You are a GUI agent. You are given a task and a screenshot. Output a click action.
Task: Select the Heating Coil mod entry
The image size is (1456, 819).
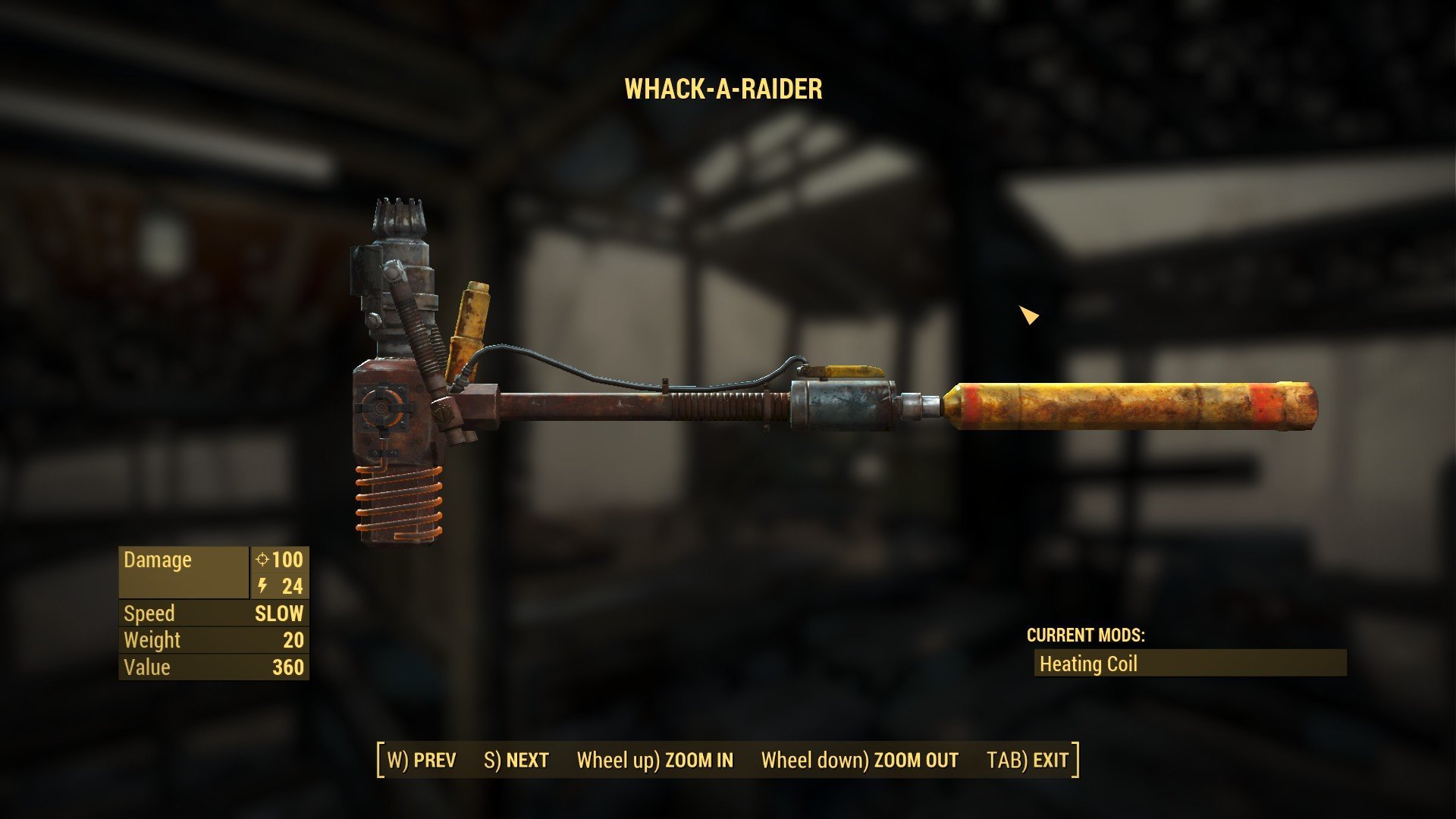[1190, 664]
